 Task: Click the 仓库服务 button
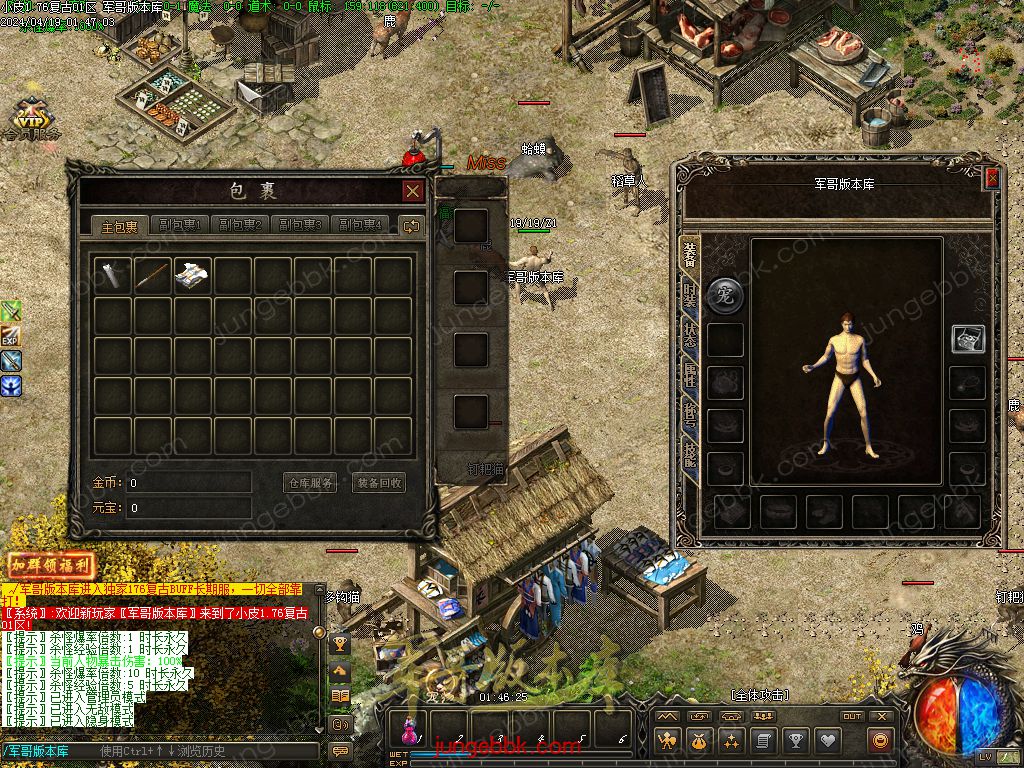(x=310, y=483)
